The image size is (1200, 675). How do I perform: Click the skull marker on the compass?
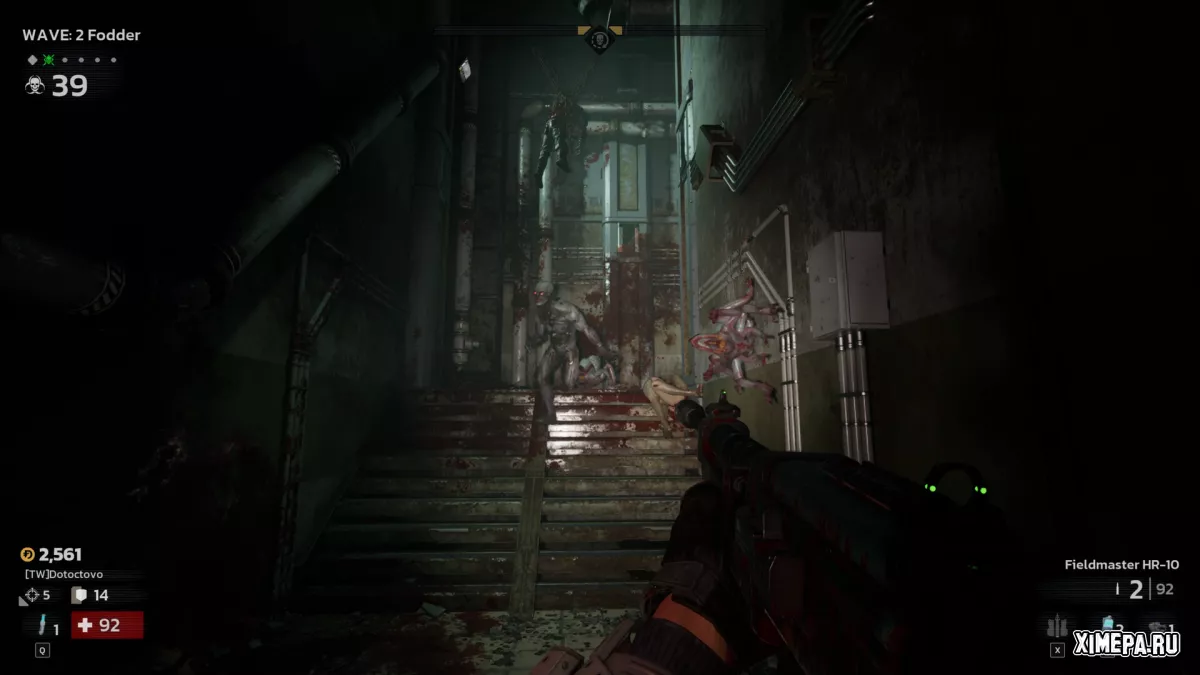[x=598, y=40]
